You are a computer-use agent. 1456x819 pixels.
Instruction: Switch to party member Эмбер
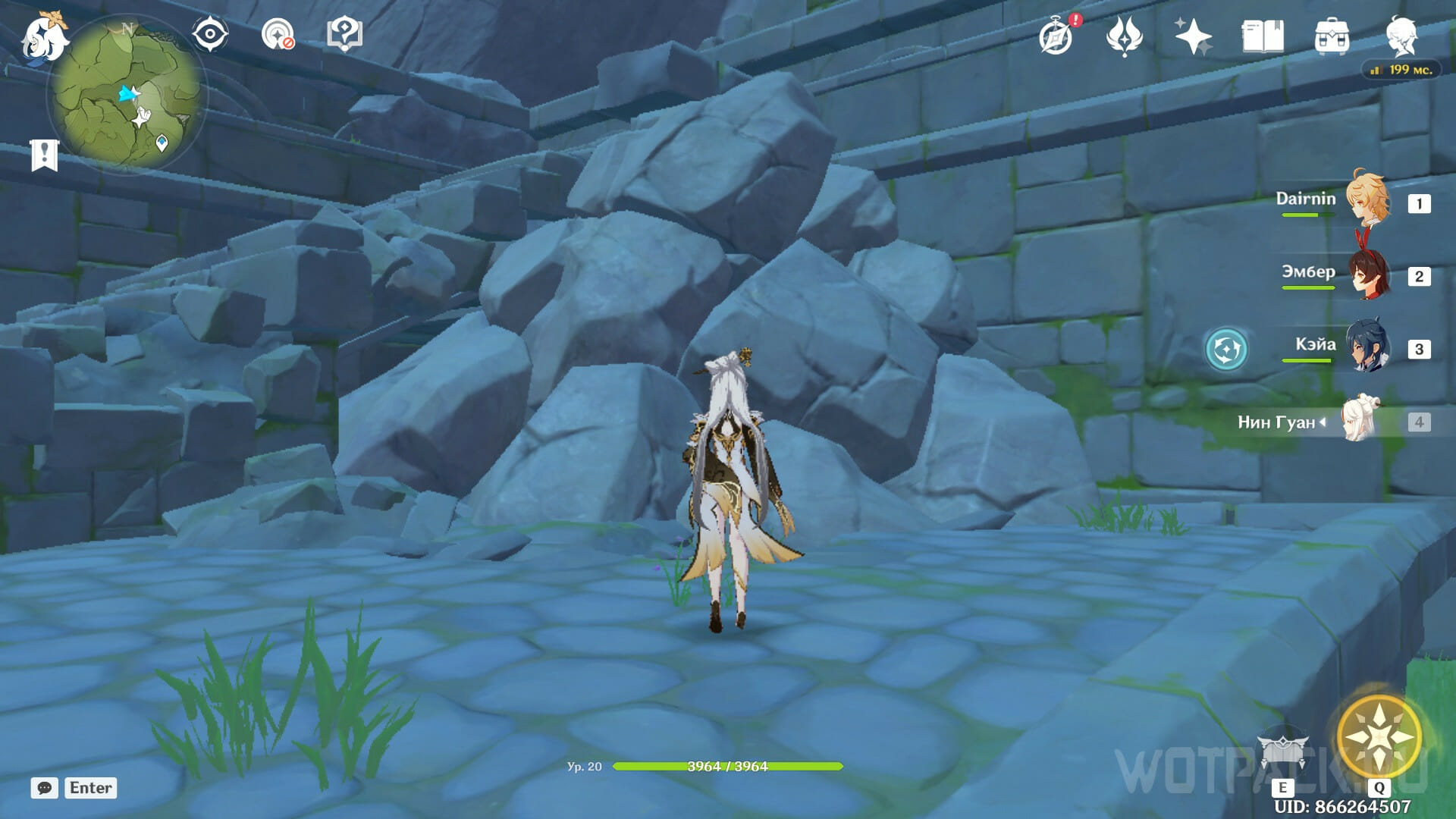tap(1367, 275)
